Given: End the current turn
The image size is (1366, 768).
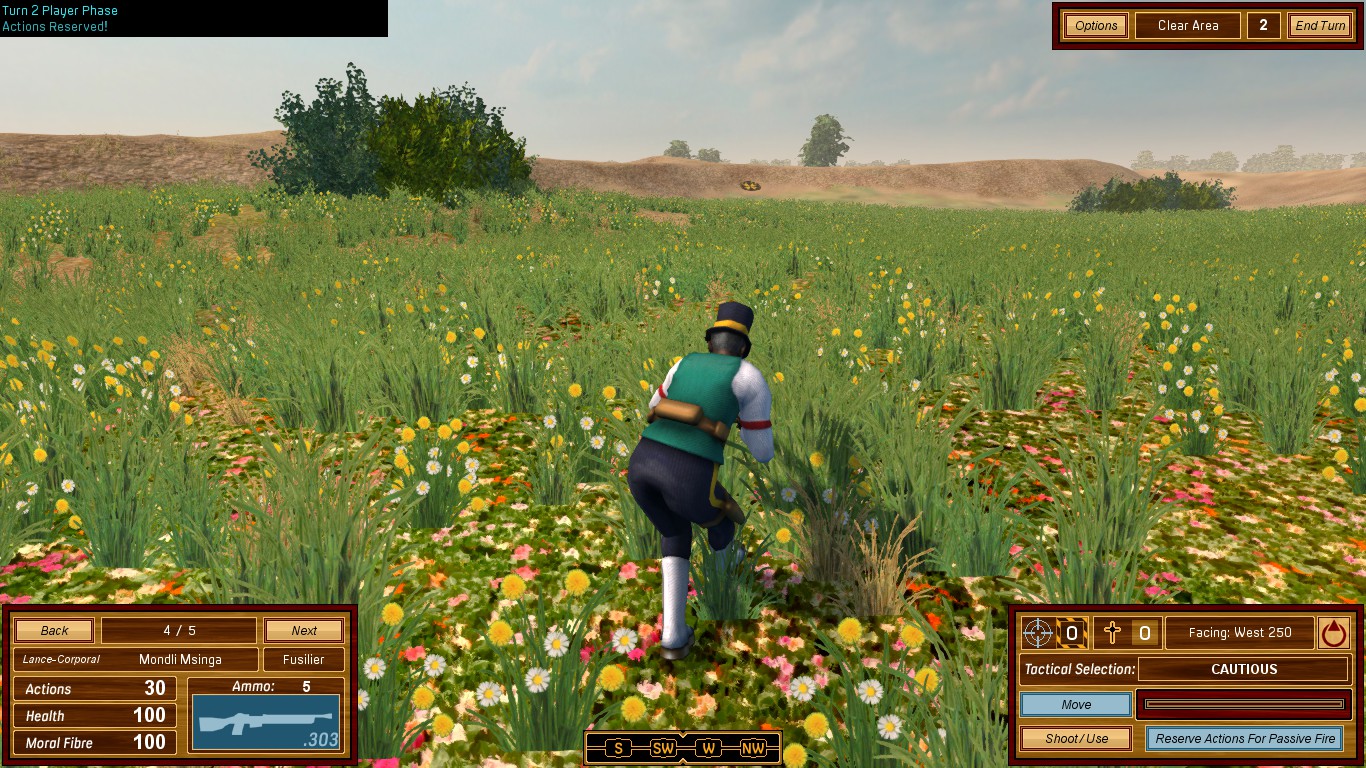Looking at the screenshot, I should (x=1320, y=26).
